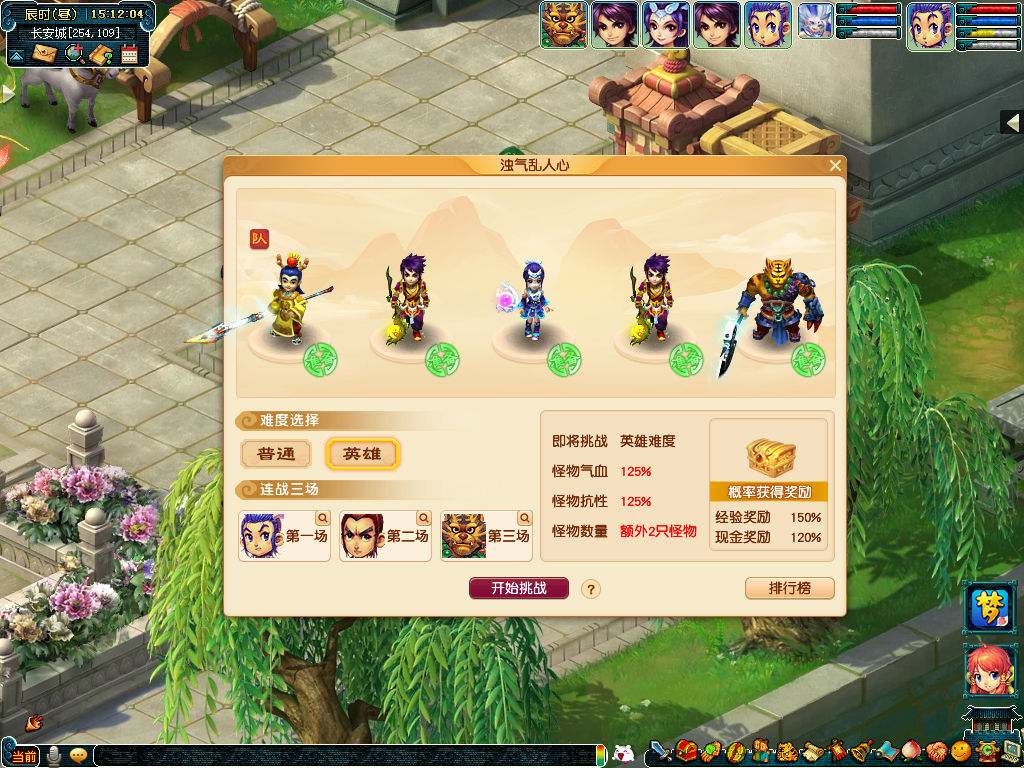This screenshot has height=768, width=1024.
Task: Select 普通 normal difficulty
Action: click(277, 454)
